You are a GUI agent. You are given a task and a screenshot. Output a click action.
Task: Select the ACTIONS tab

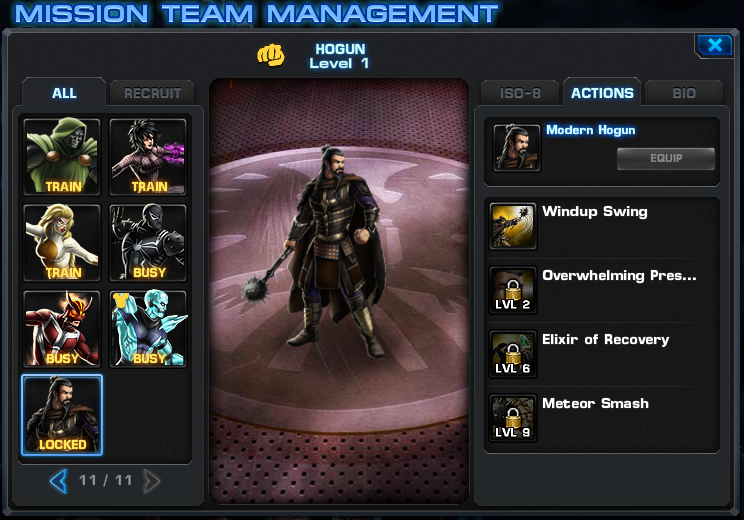602,93
